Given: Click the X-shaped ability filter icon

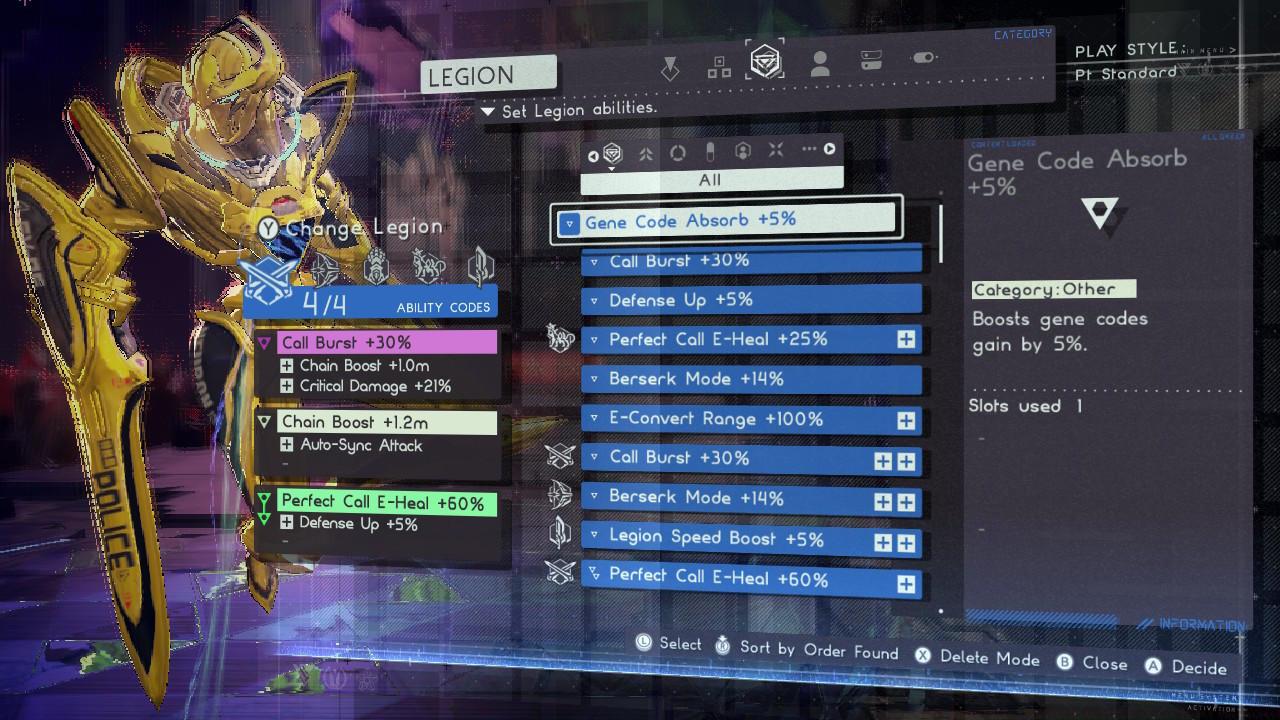Looking at the screenshot, I should [776, 148].
